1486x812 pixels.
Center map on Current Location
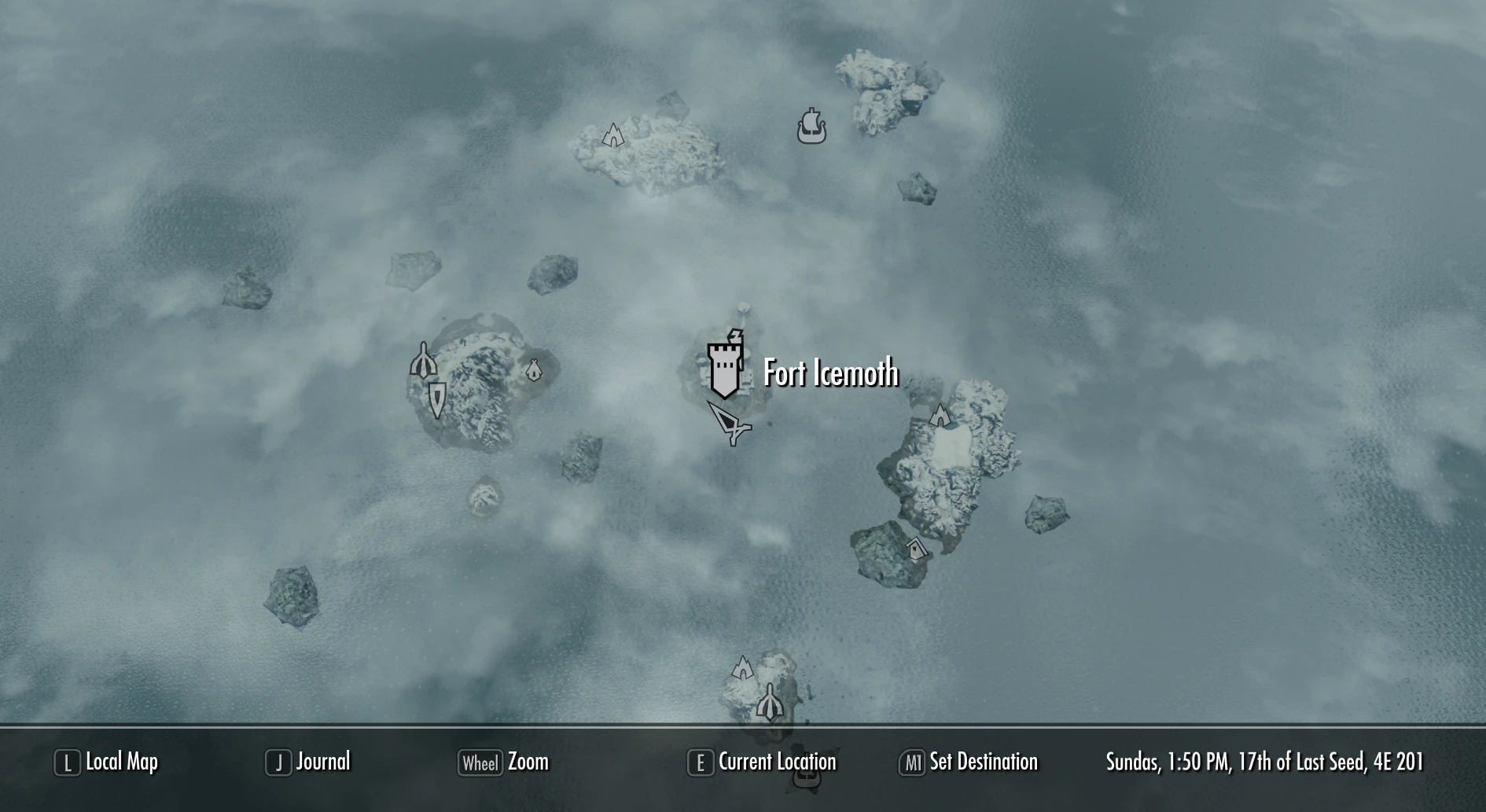click(762, 762)
